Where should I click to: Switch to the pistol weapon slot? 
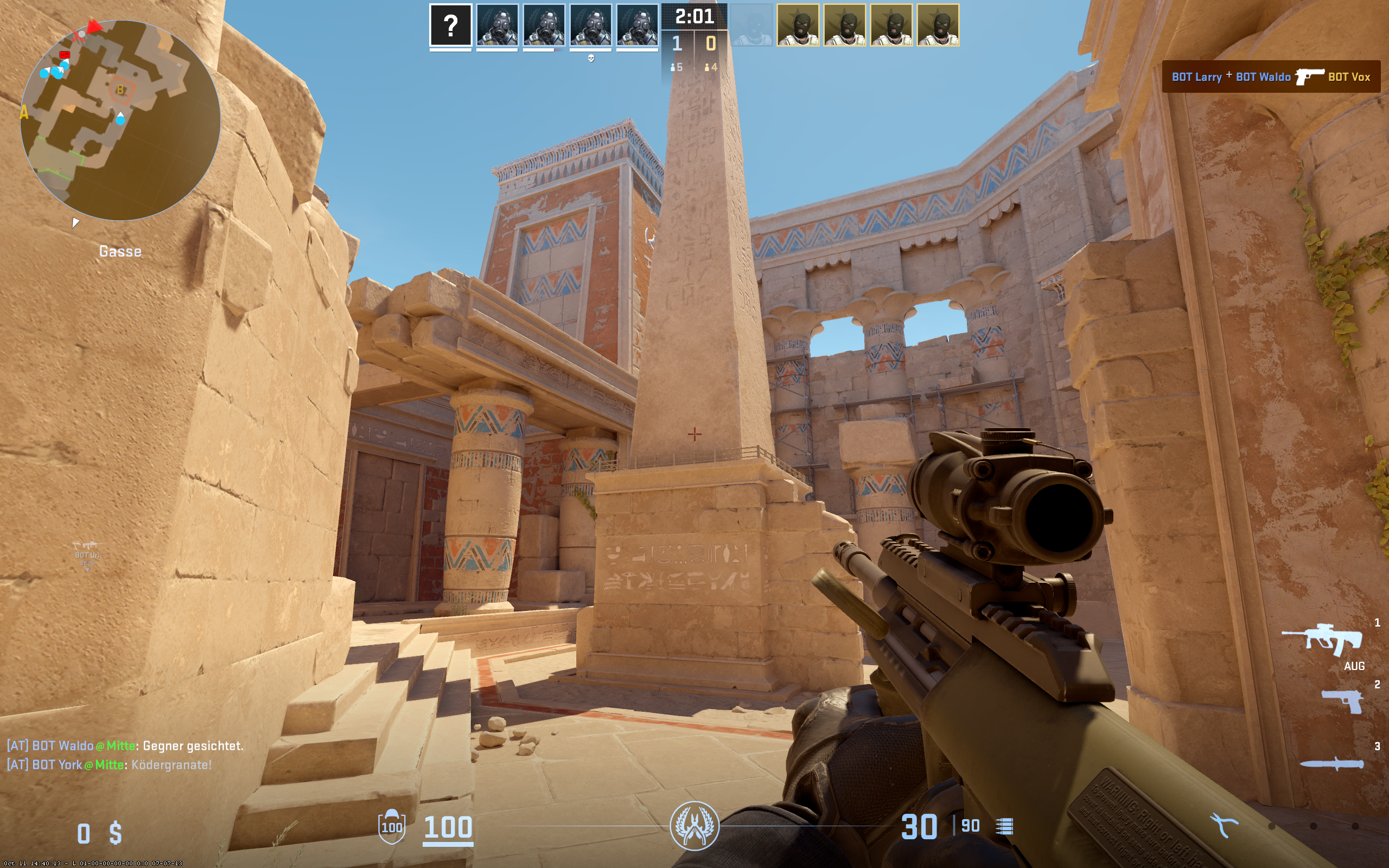[1342, 701]
